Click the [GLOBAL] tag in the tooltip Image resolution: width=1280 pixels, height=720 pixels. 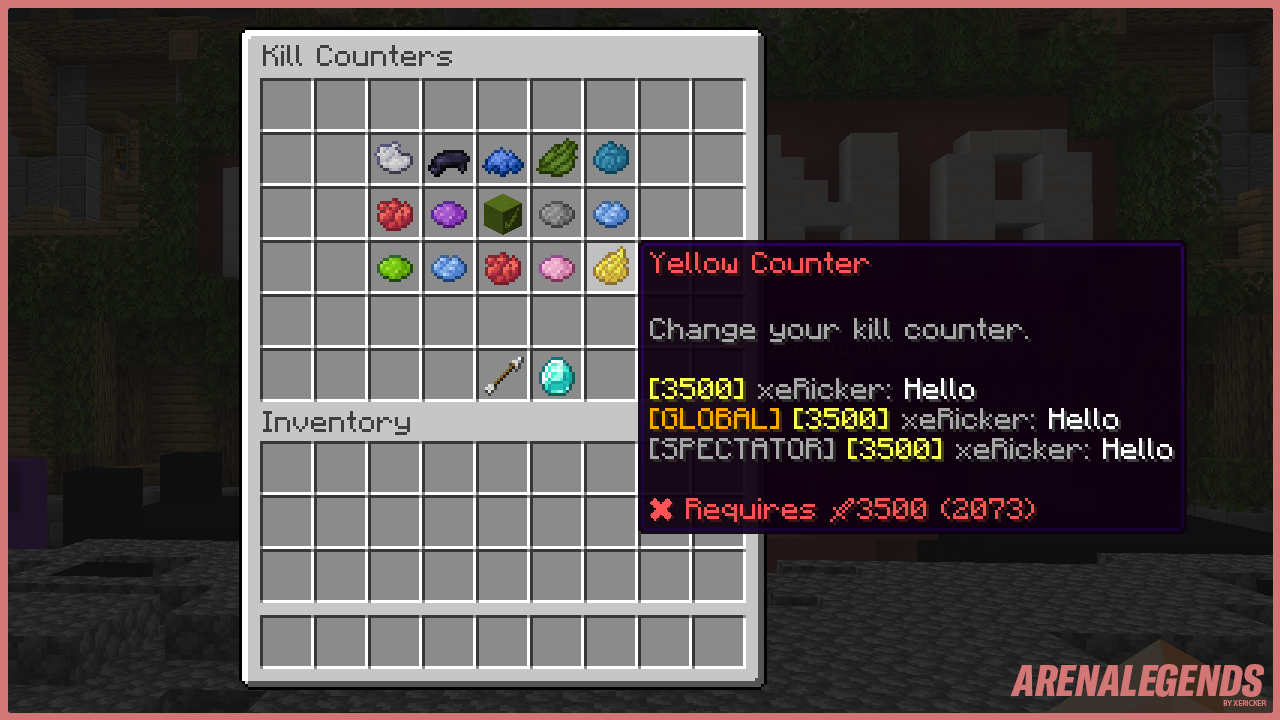coord(713,419)
